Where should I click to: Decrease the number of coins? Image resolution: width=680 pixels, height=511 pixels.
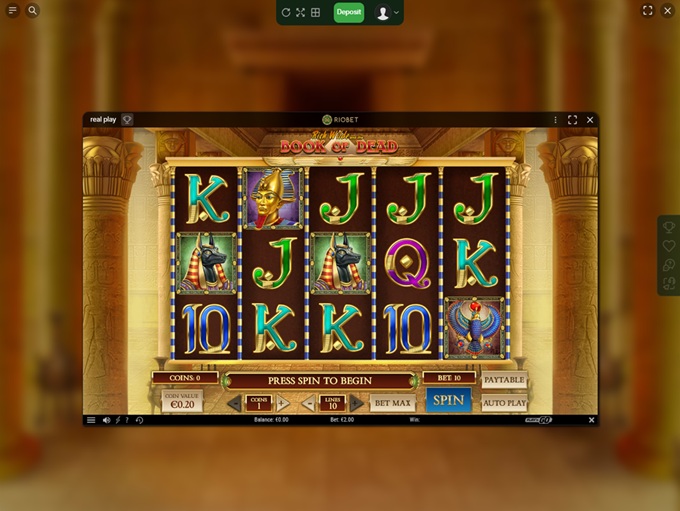click(x=233, y=403)
